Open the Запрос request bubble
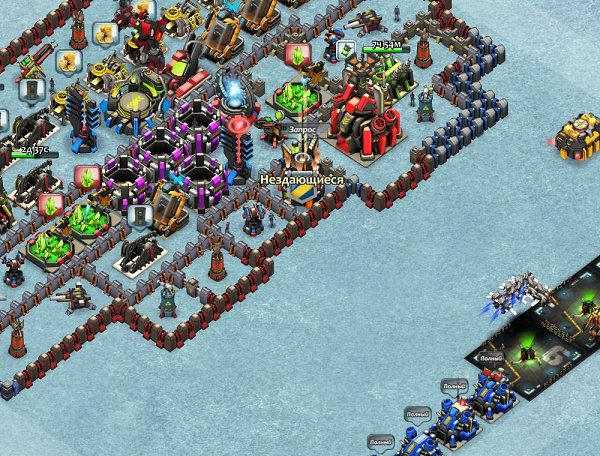Image resolution: width=600 pixels, height=456 pixels. pyautogui.click(x=302, y=130)
